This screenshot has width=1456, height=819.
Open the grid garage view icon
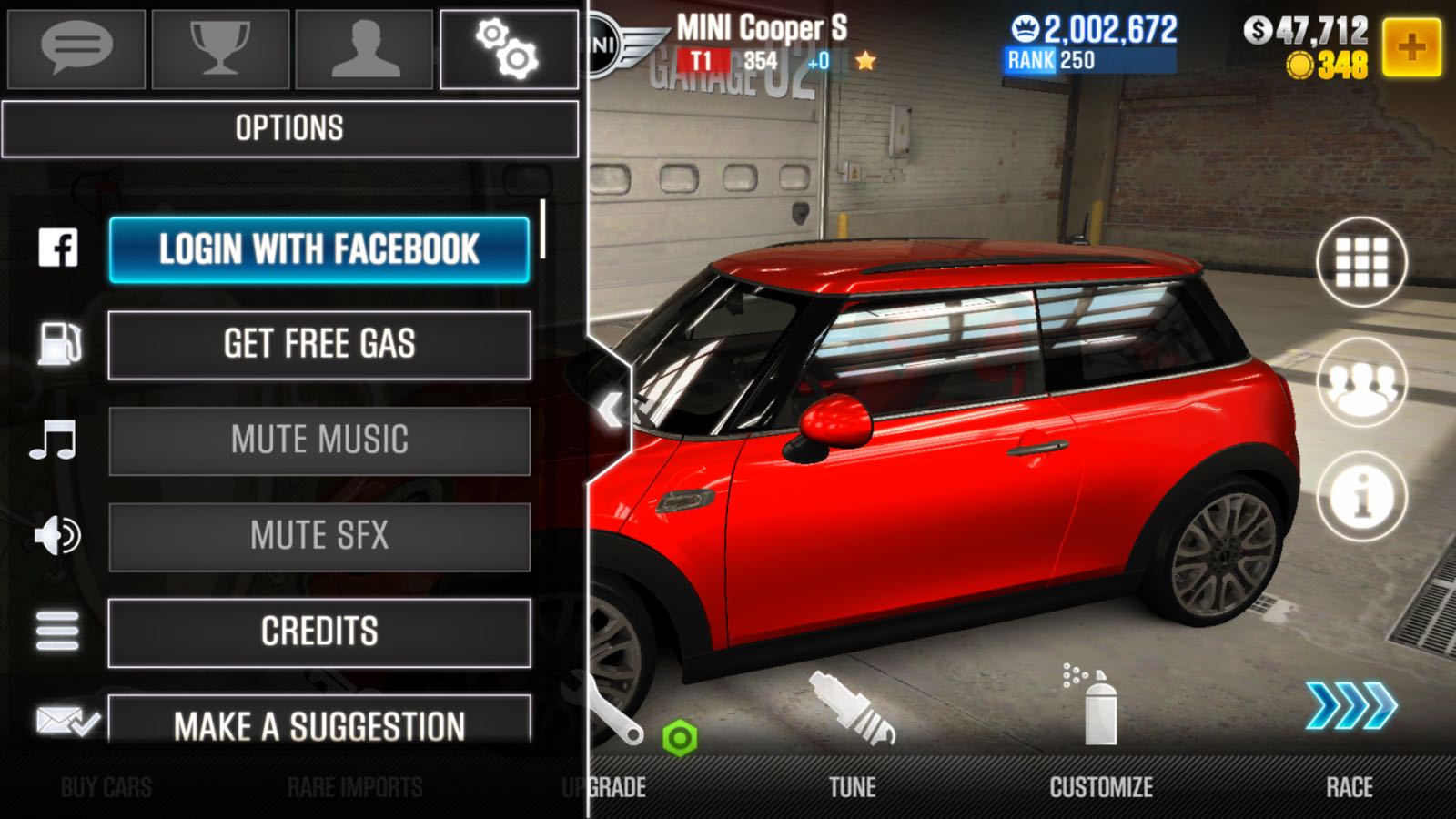[1361, 262]
